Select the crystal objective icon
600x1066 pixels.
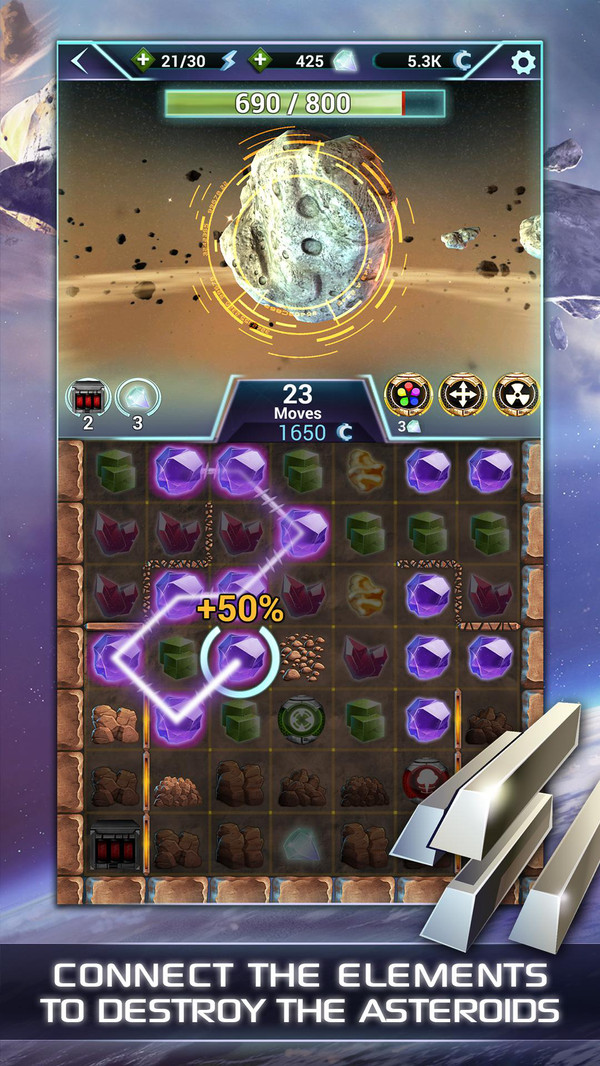[x=136, y=398]
